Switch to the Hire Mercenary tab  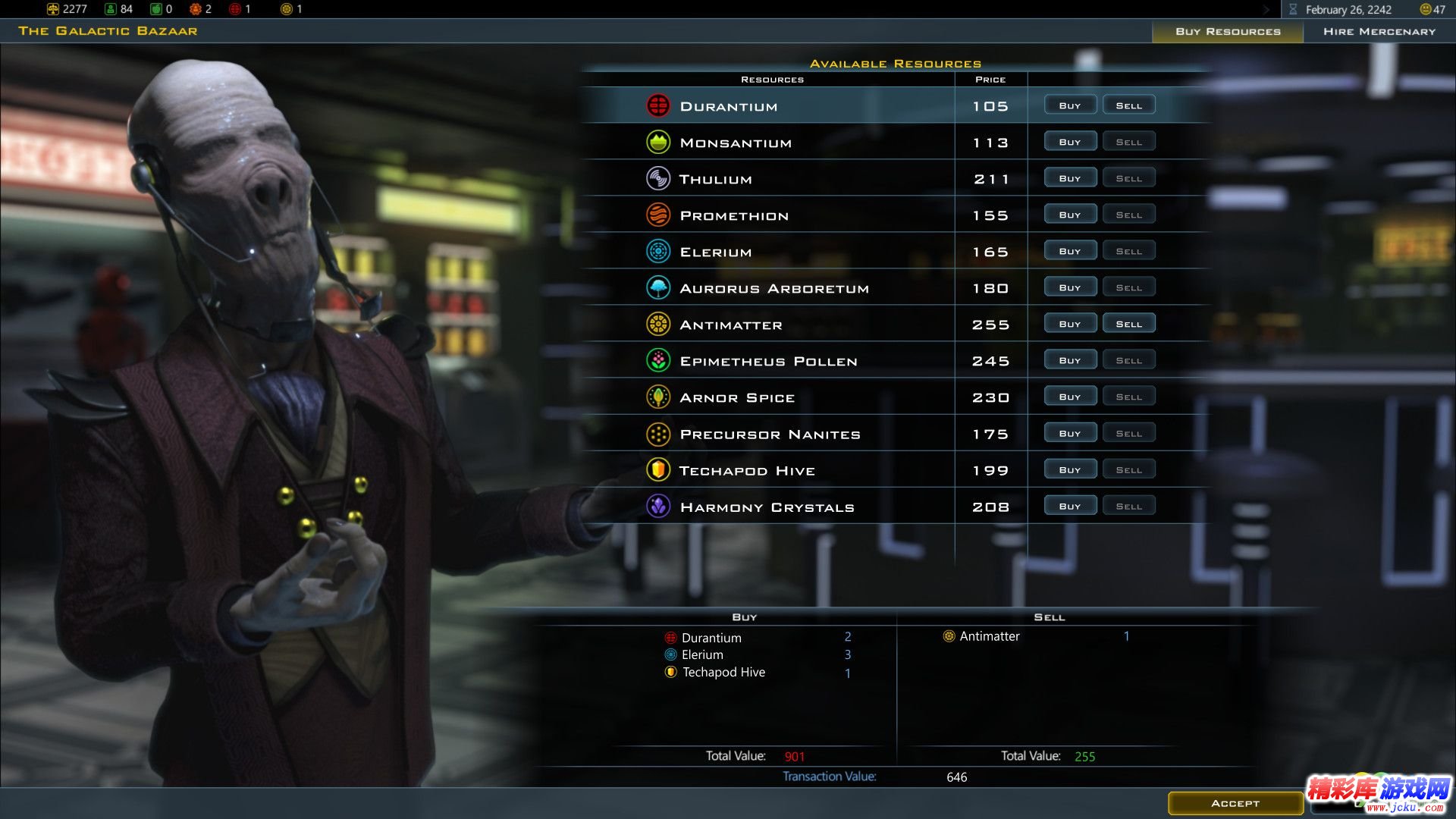coord(1379,31)
